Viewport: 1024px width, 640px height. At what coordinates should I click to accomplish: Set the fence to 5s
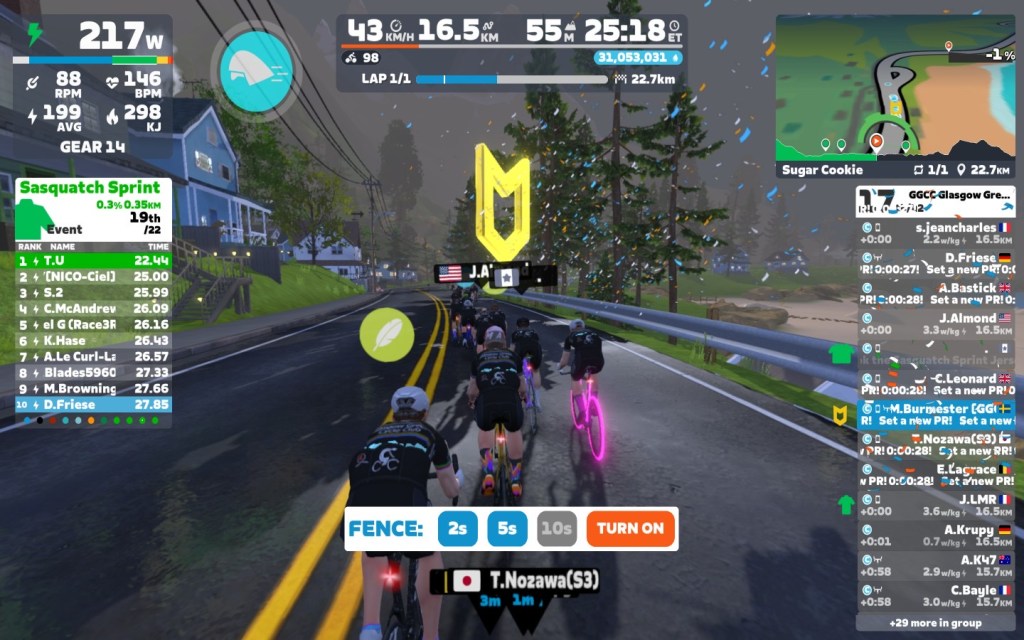click(507, 528)
